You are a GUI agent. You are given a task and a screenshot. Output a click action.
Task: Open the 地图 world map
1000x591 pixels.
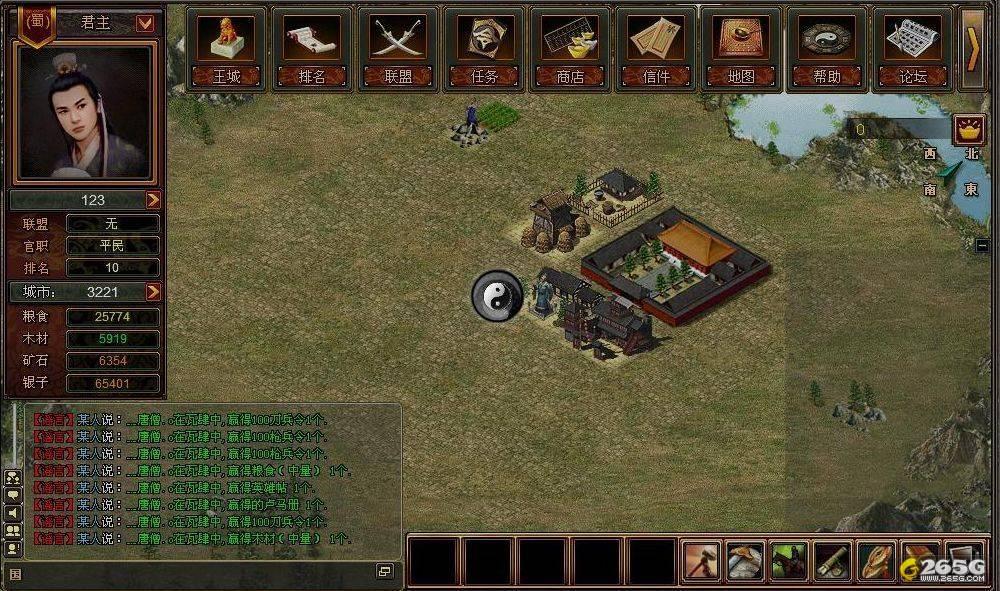tap(741, 47)
